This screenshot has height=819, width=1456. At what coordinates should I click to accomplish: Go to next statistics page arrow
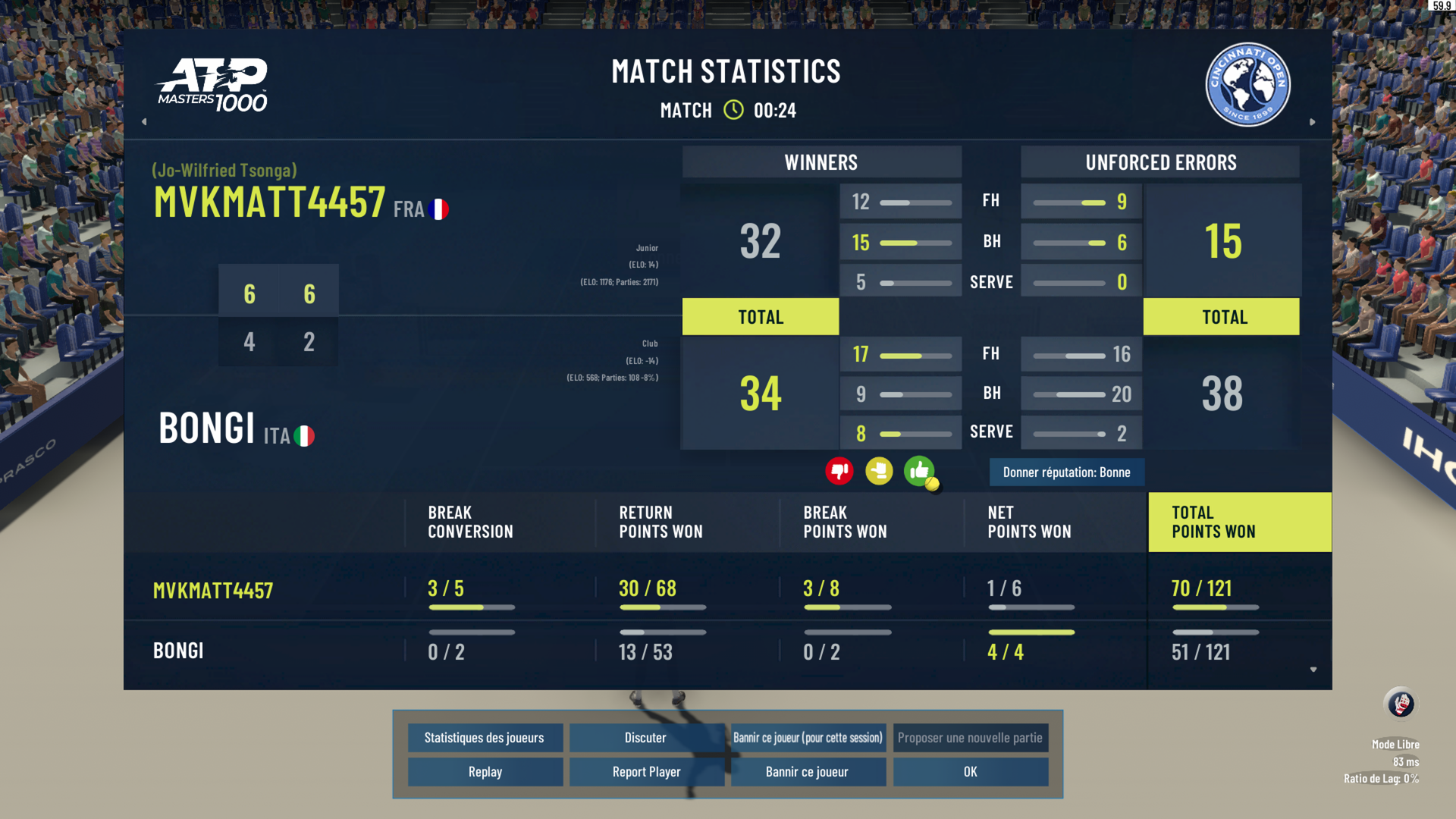(1313, 121)
